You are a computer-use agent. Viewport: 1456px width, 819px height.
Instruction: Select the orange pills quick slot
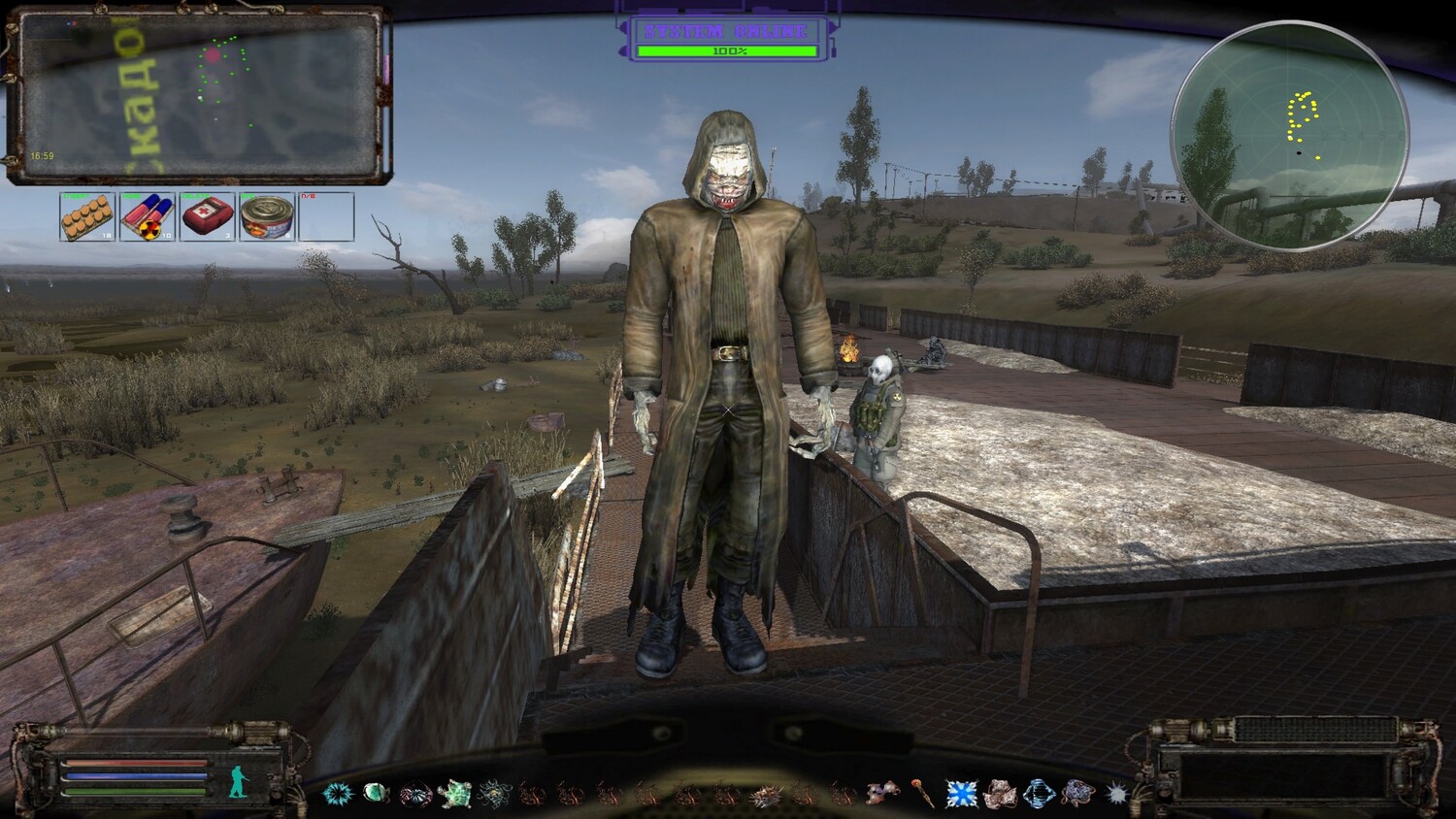87,216
